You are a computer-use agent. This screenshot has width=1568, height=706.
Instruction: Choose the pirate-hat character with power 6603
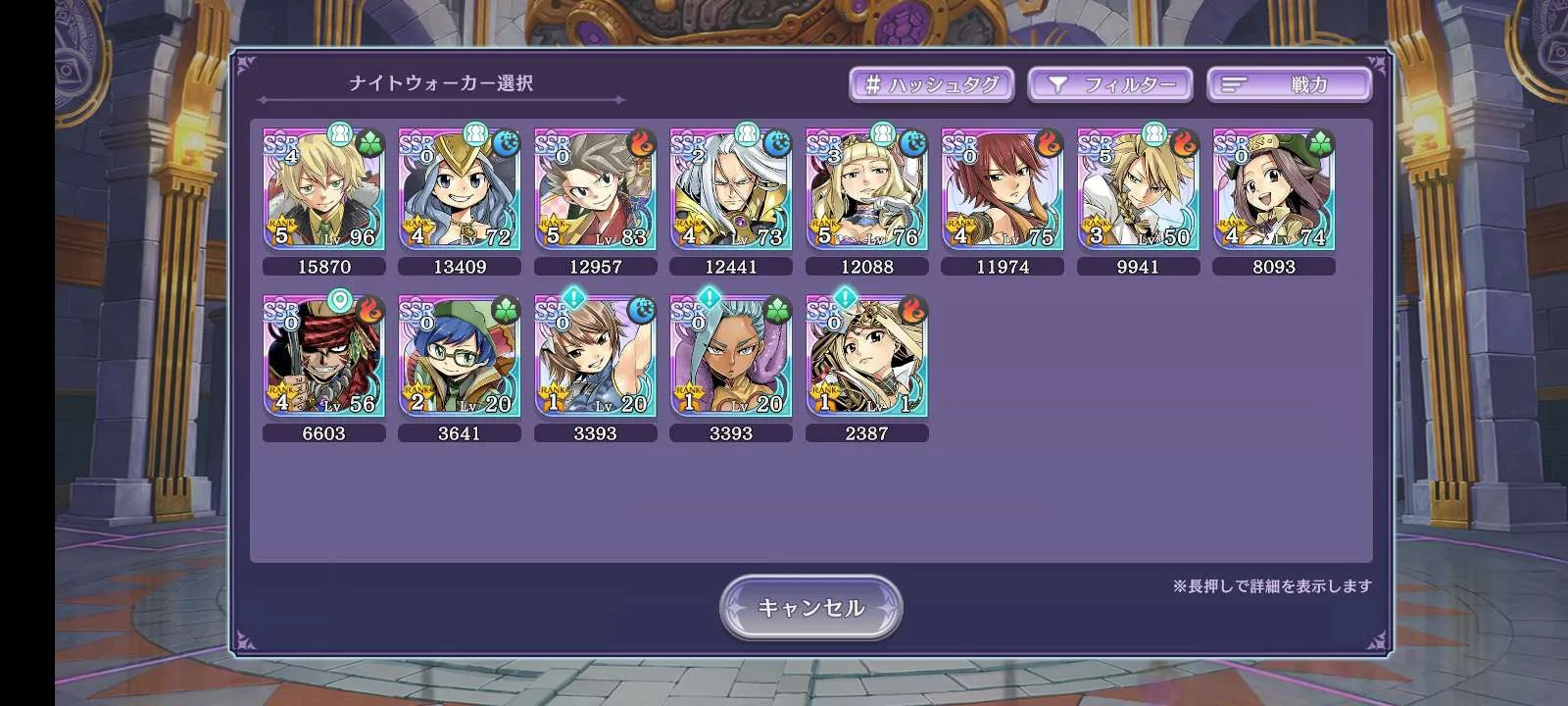323,357
